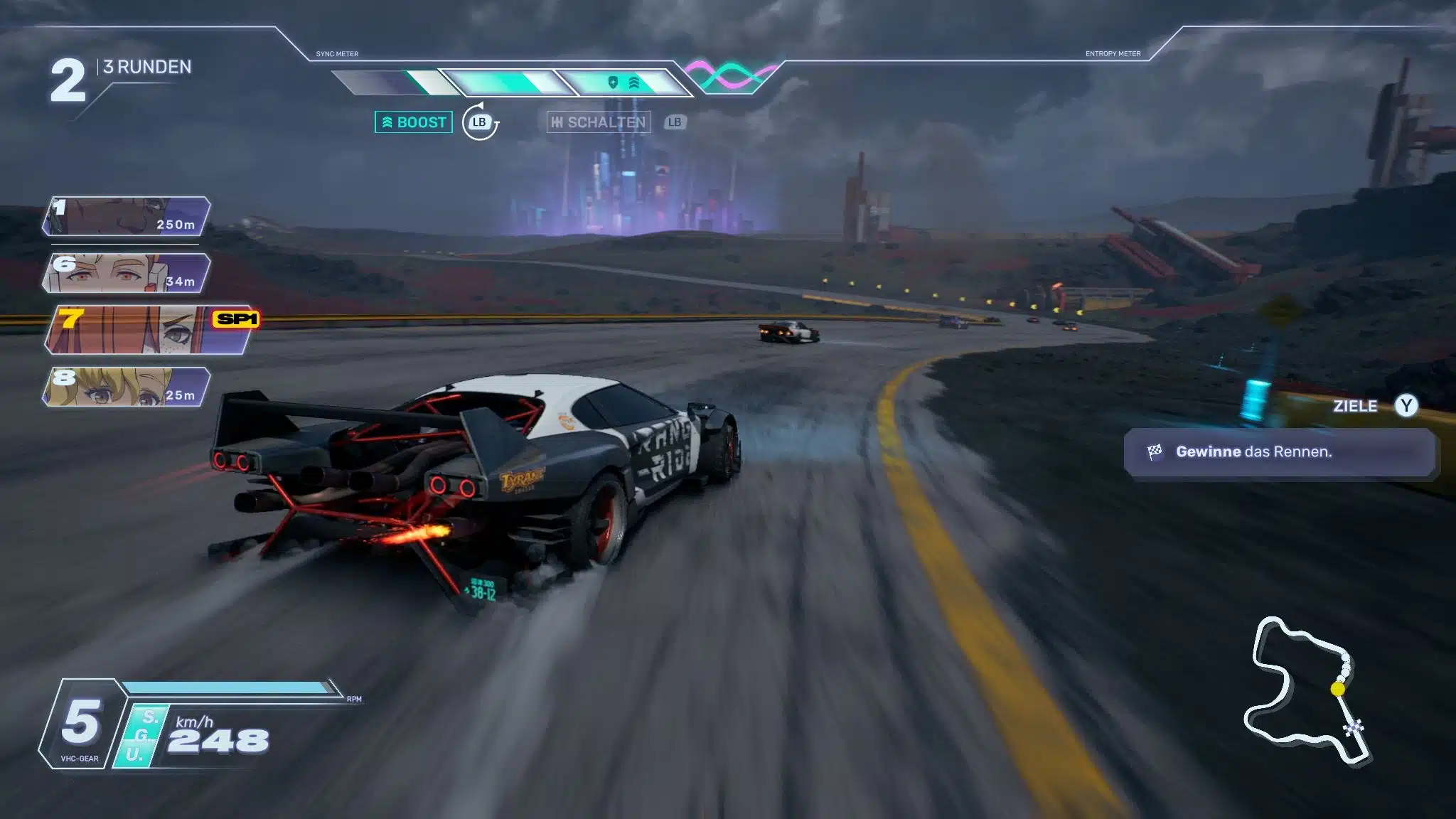Open the 'Gewinne das Rennen' objective panel
The height and width of the screenshot is (819, 1456).
click(x=1278, y=452)
